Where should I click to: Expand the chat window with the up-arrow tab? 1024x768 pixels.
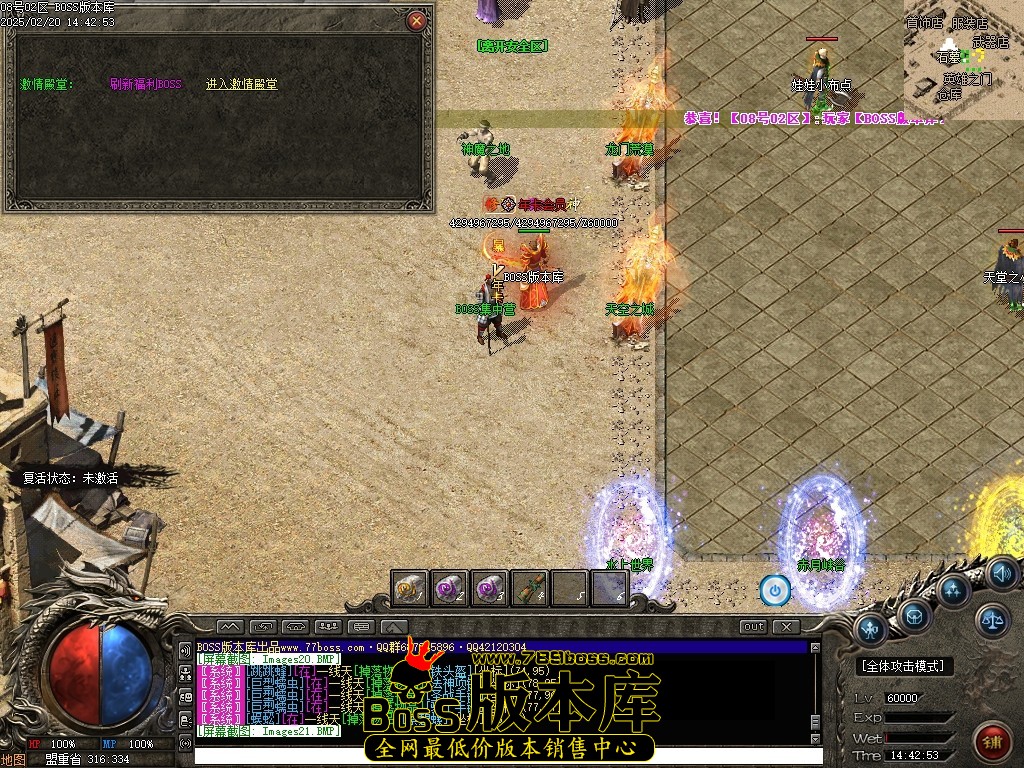[x=391, y=627]
